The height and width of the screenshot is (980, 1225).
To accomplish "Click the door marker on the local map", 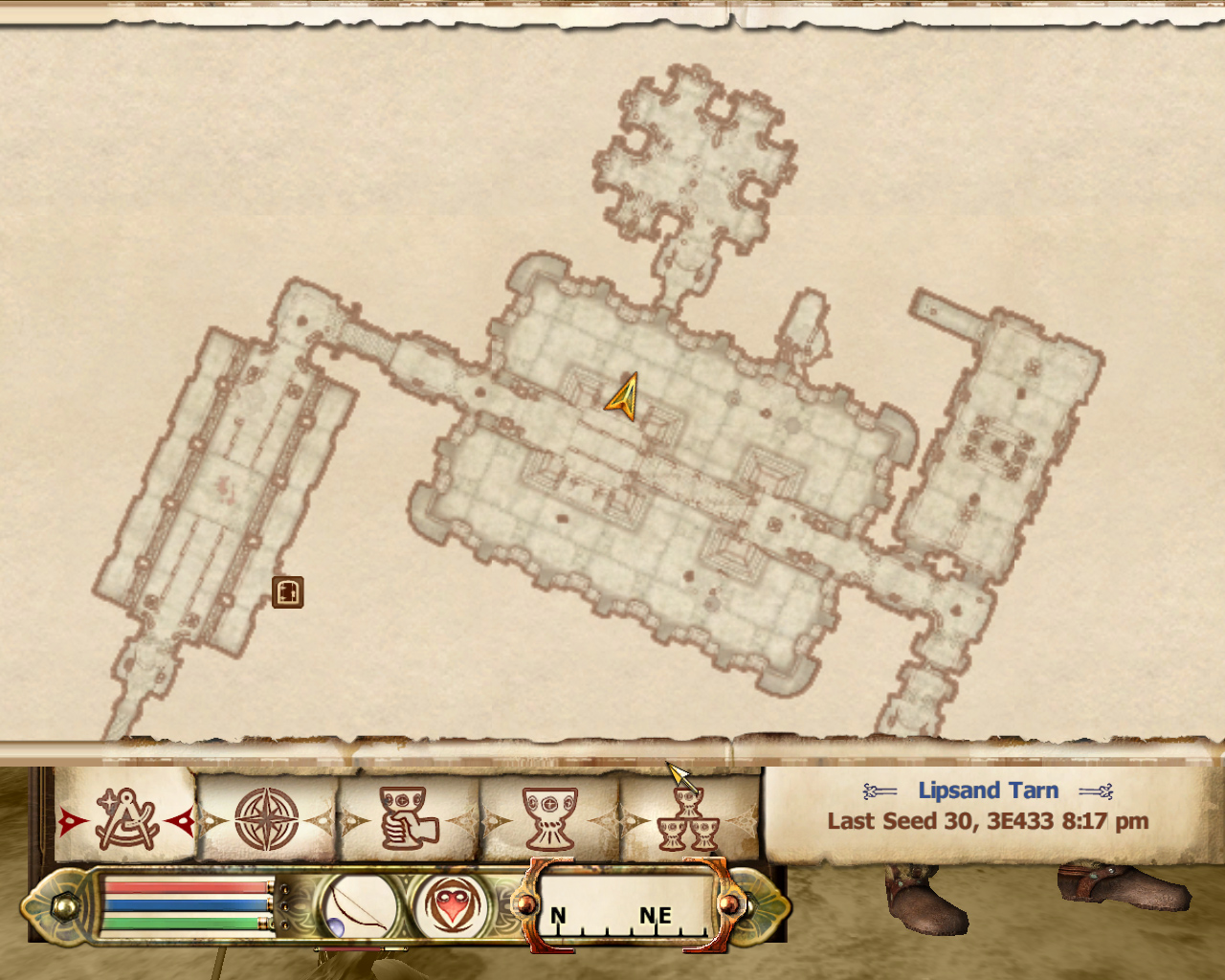I will point(287,592).
